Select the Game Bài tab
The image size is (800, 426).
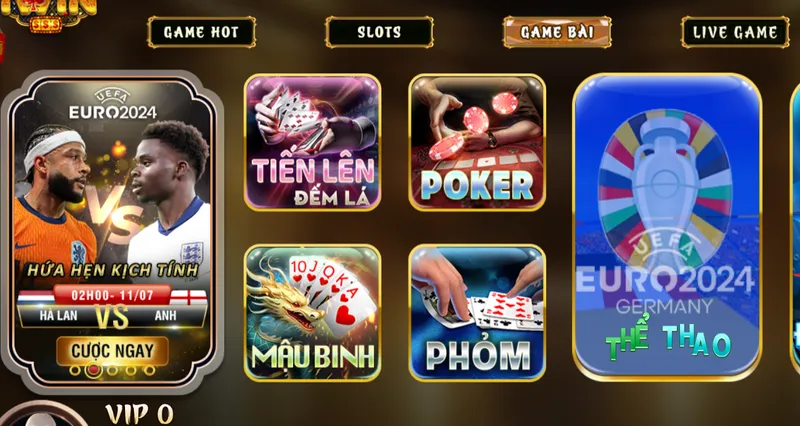[x=557, y=32]
